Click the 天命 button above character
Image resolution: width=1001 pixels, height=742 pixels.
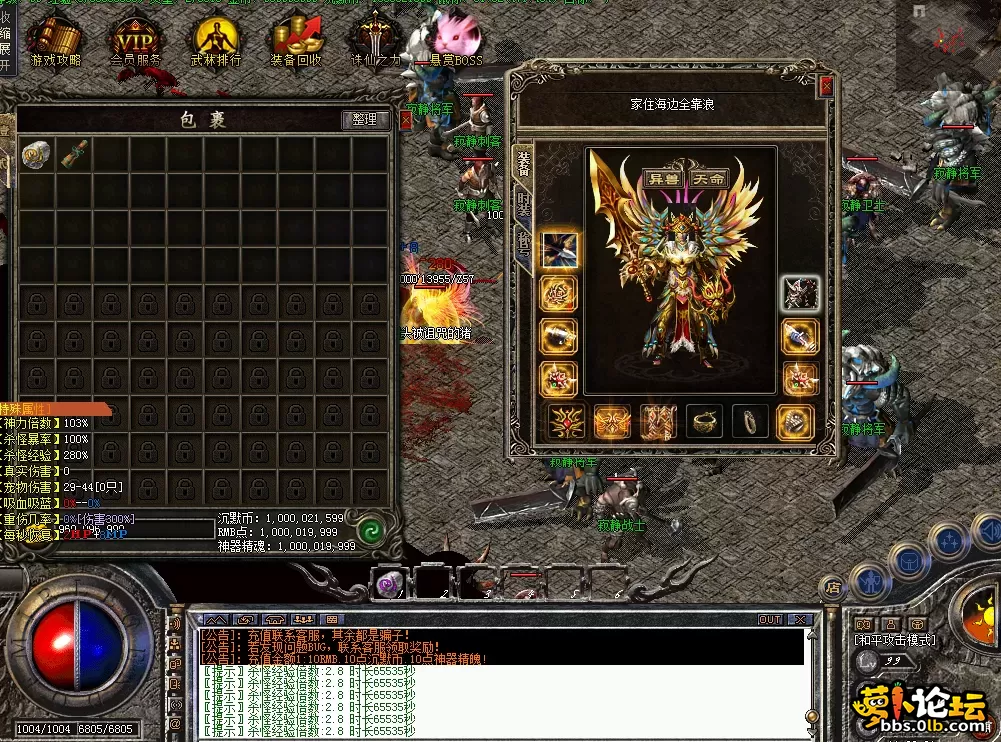pos(709,178)
